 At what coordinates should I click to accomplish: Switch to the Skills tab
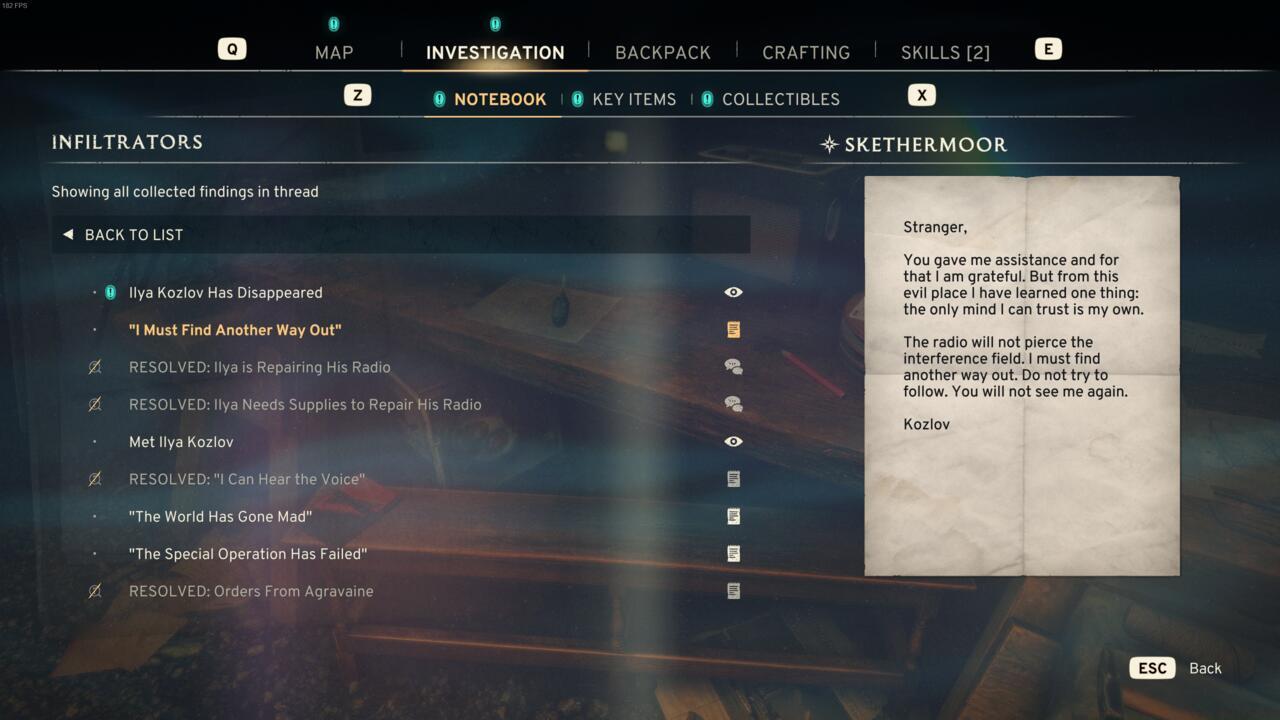coord(945,52)
